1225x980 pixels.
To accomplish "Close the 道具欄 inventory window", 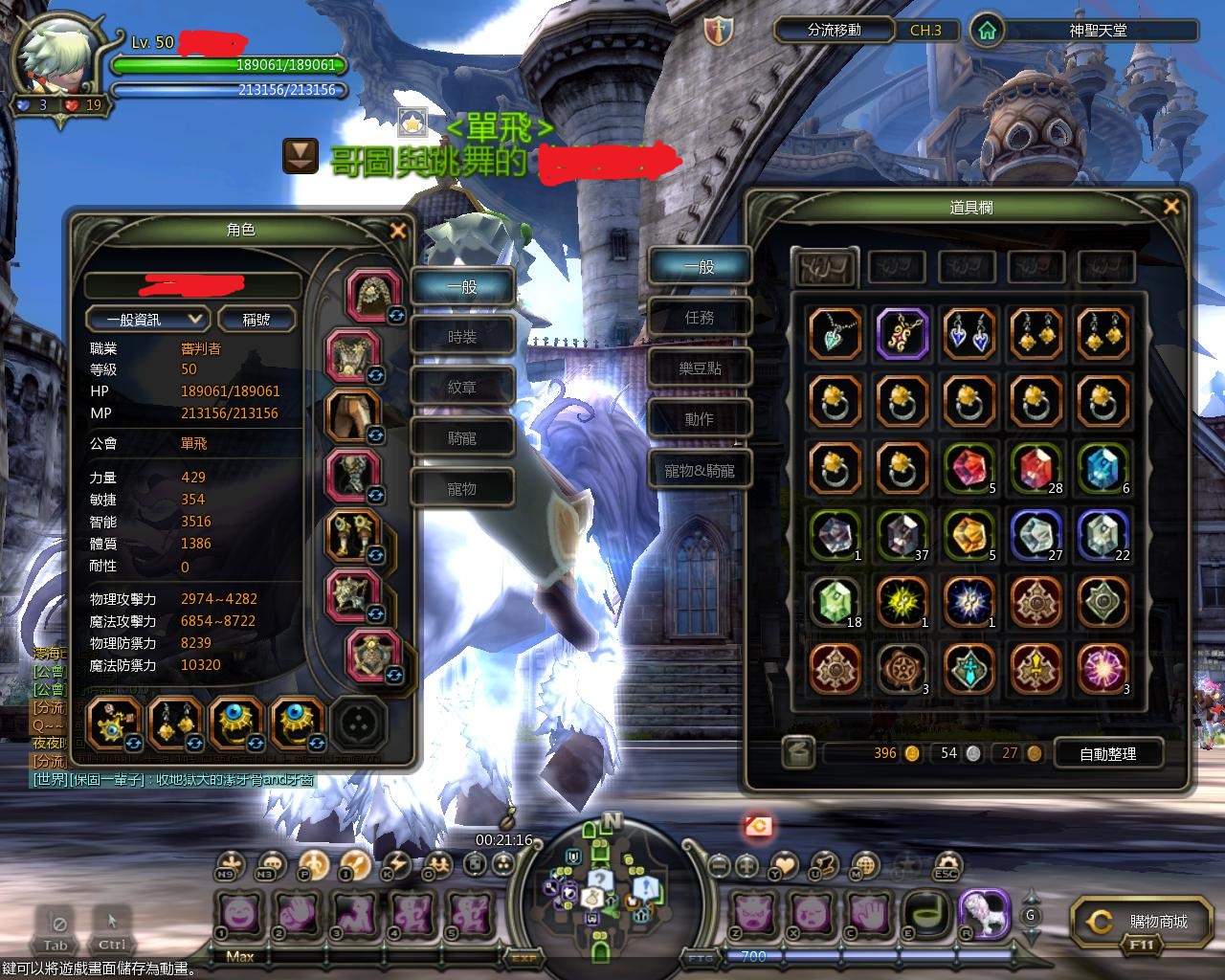I will pos(1170,207).
